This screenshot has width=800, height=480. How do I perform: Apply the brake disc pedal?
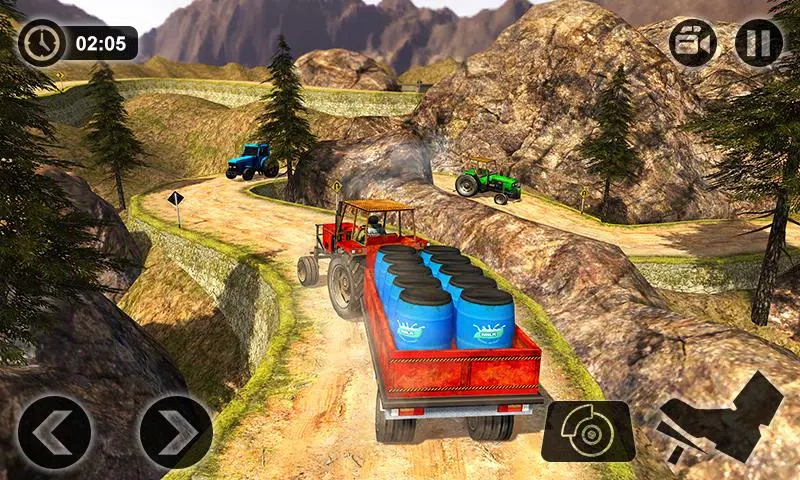click(x=588, y=431)
